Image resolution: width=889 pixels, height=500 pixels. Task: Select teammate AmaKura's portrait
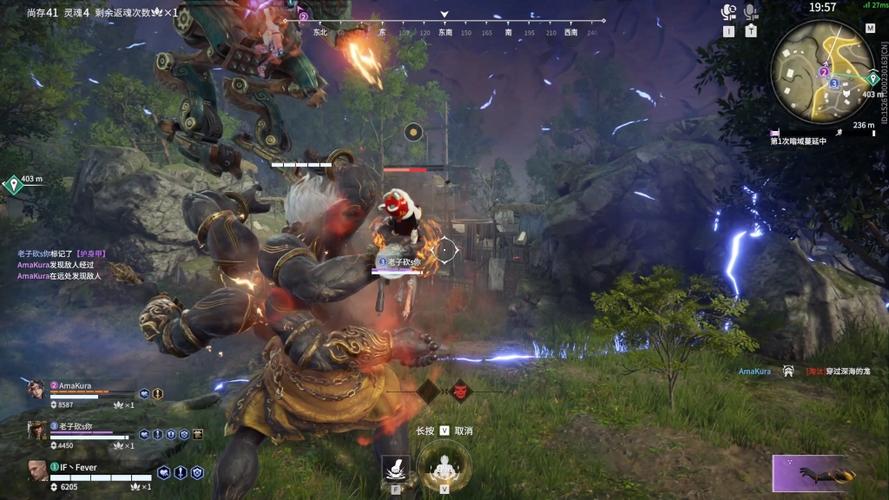coord(36,389)
